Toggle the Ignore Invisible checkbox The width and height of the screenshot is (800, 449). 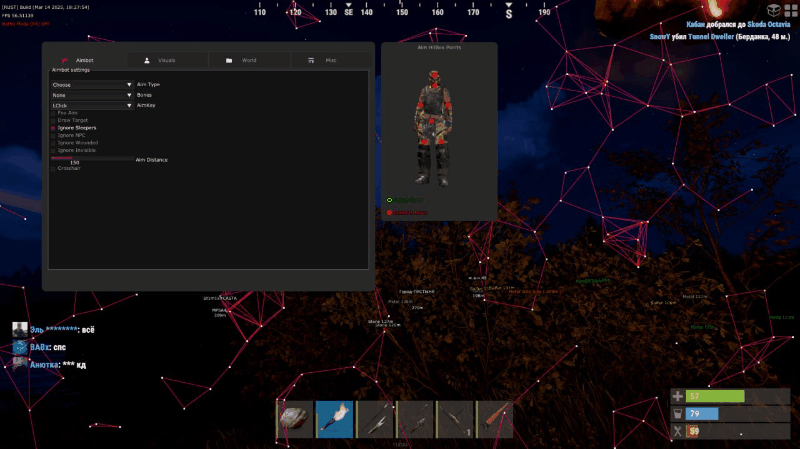[54, 149]
